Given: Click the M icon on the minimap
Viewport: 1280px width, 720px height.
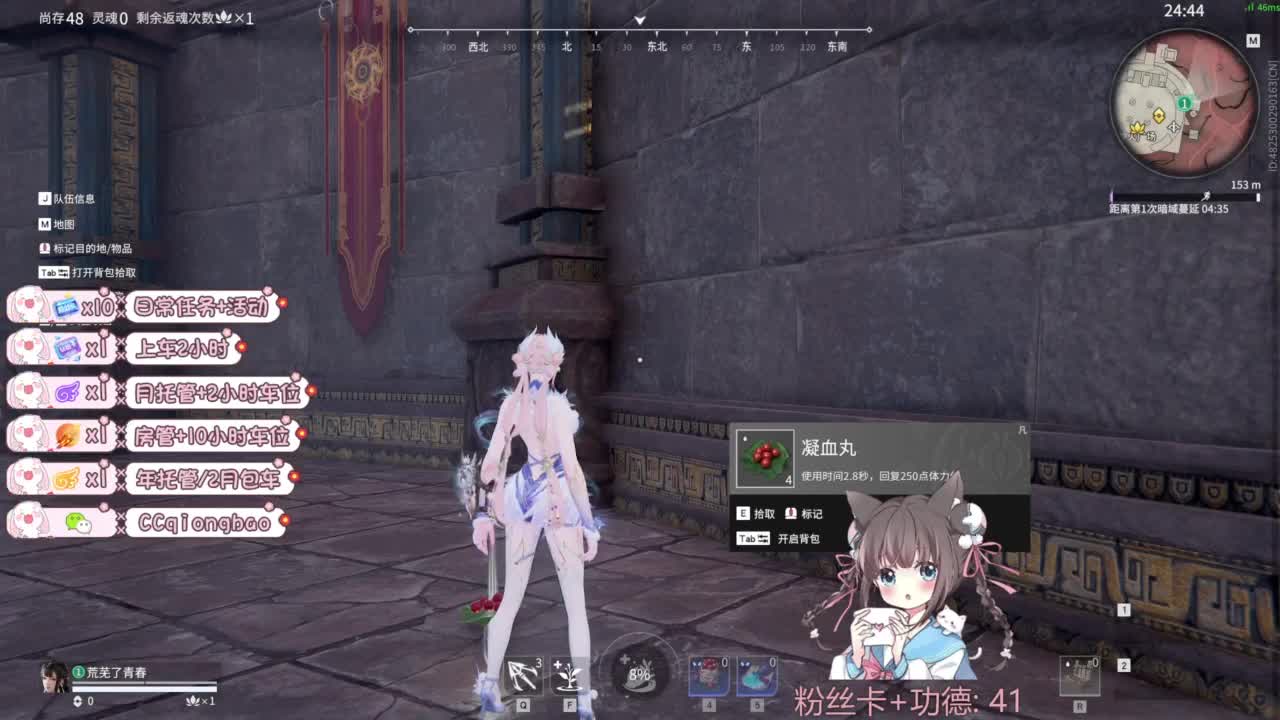Looking at the screenshot, I should pyautogui.click(x=1251, y=42).
